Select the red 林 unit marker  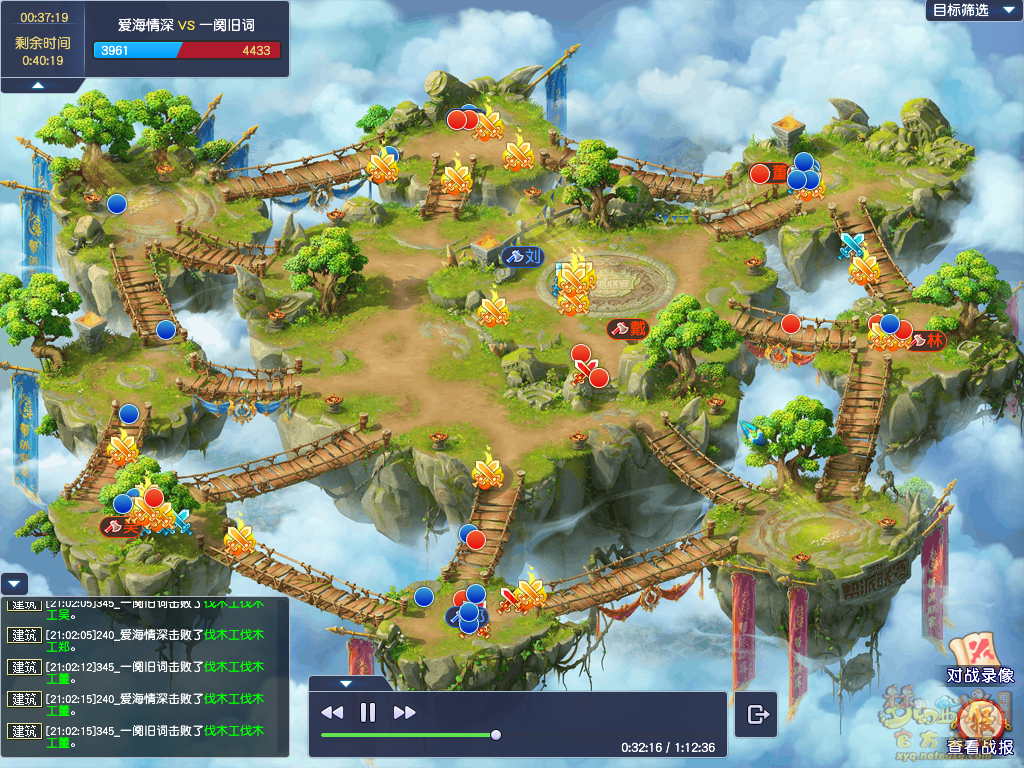[926, 340]
